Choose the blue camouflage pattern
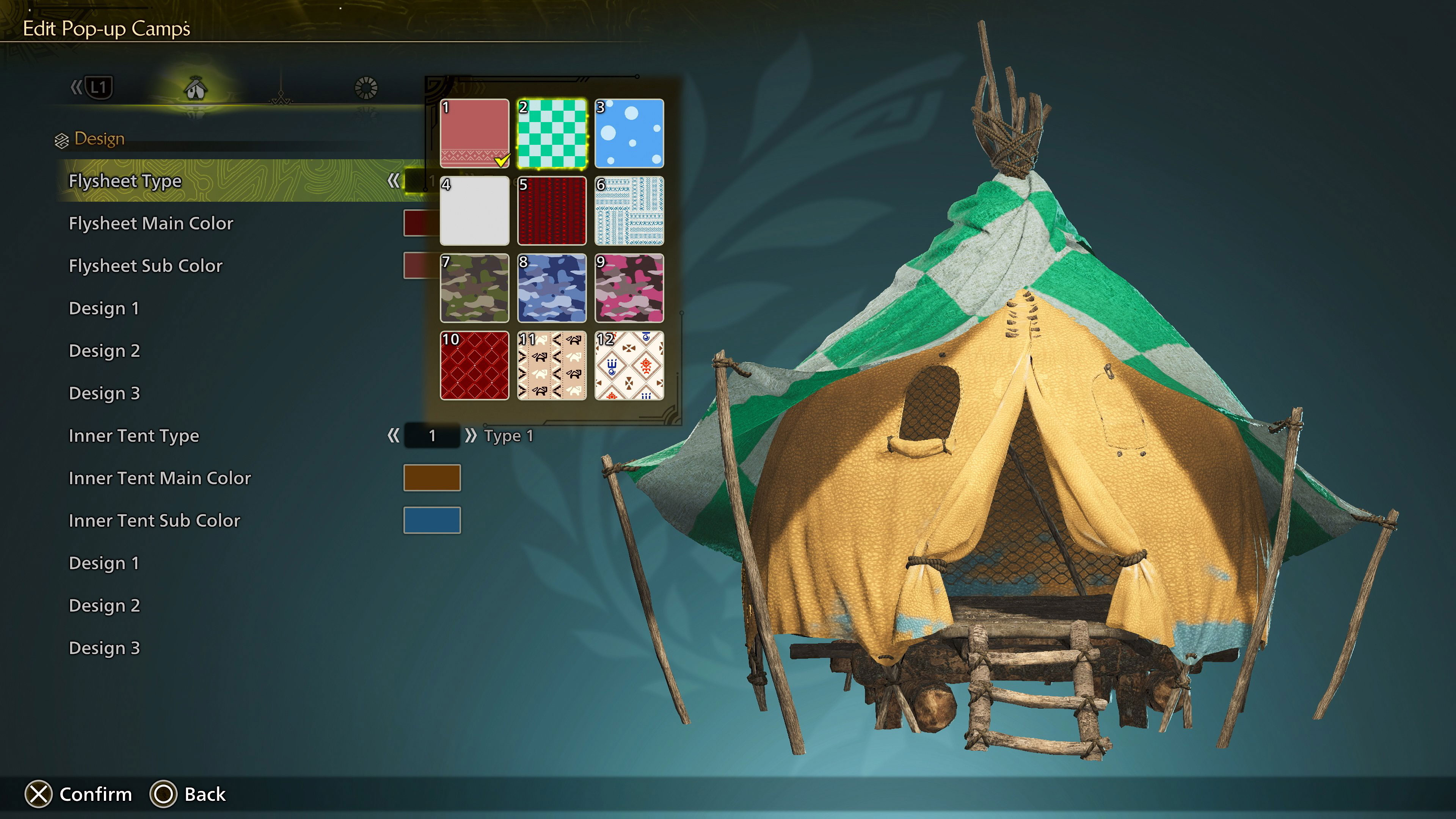The width and height of the screenshot is (1456, 819). click(x=552, y=288)
